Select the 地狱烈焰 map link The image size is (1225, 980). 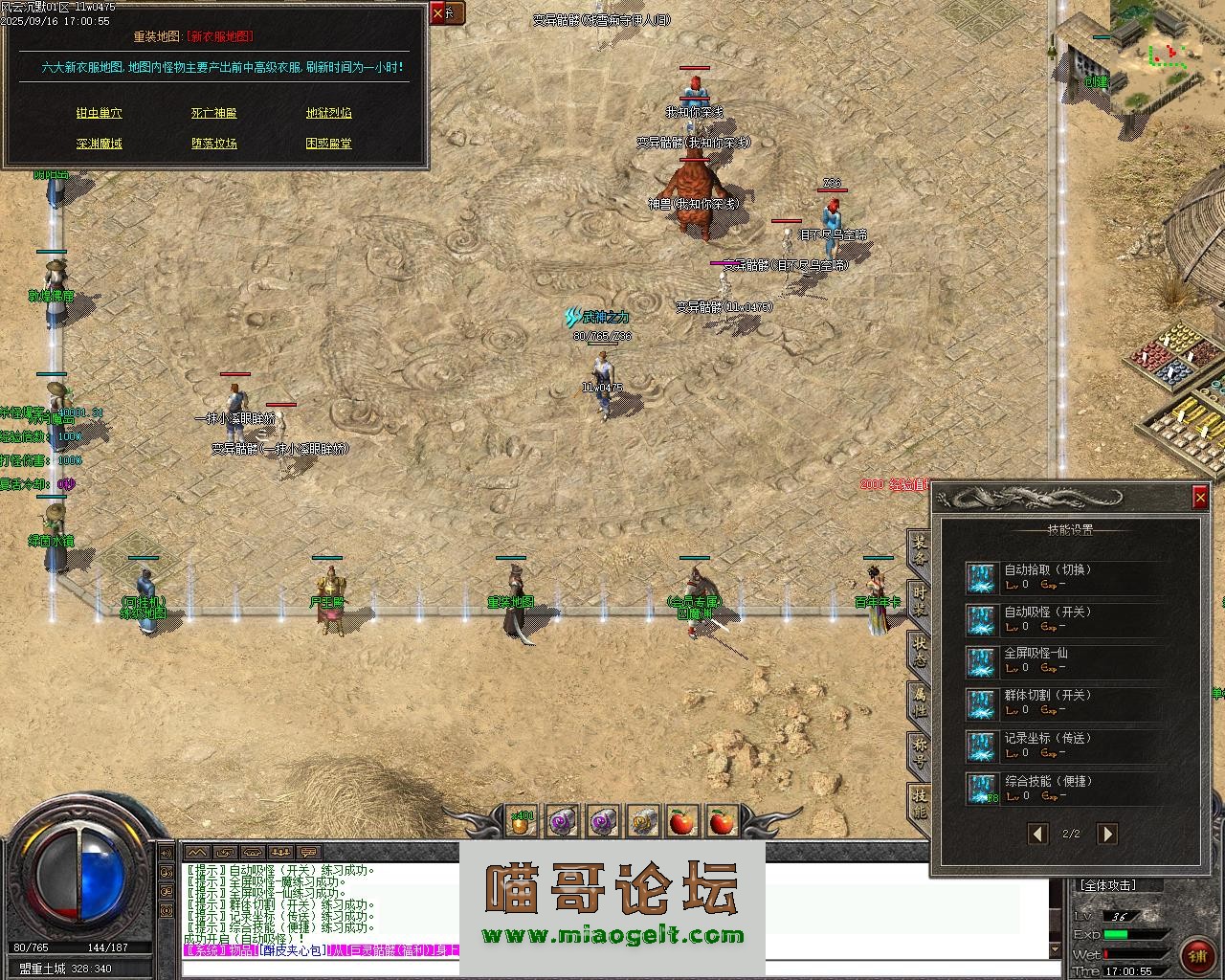[328, 113]
